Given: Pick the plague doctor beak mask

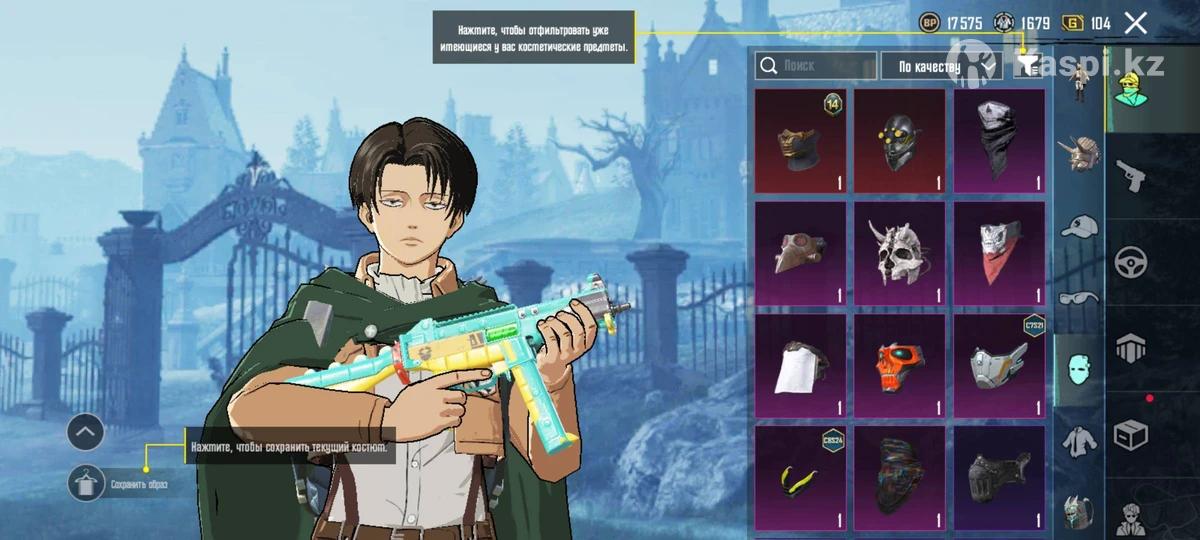Looking at the screenshot, I should 800,254.
